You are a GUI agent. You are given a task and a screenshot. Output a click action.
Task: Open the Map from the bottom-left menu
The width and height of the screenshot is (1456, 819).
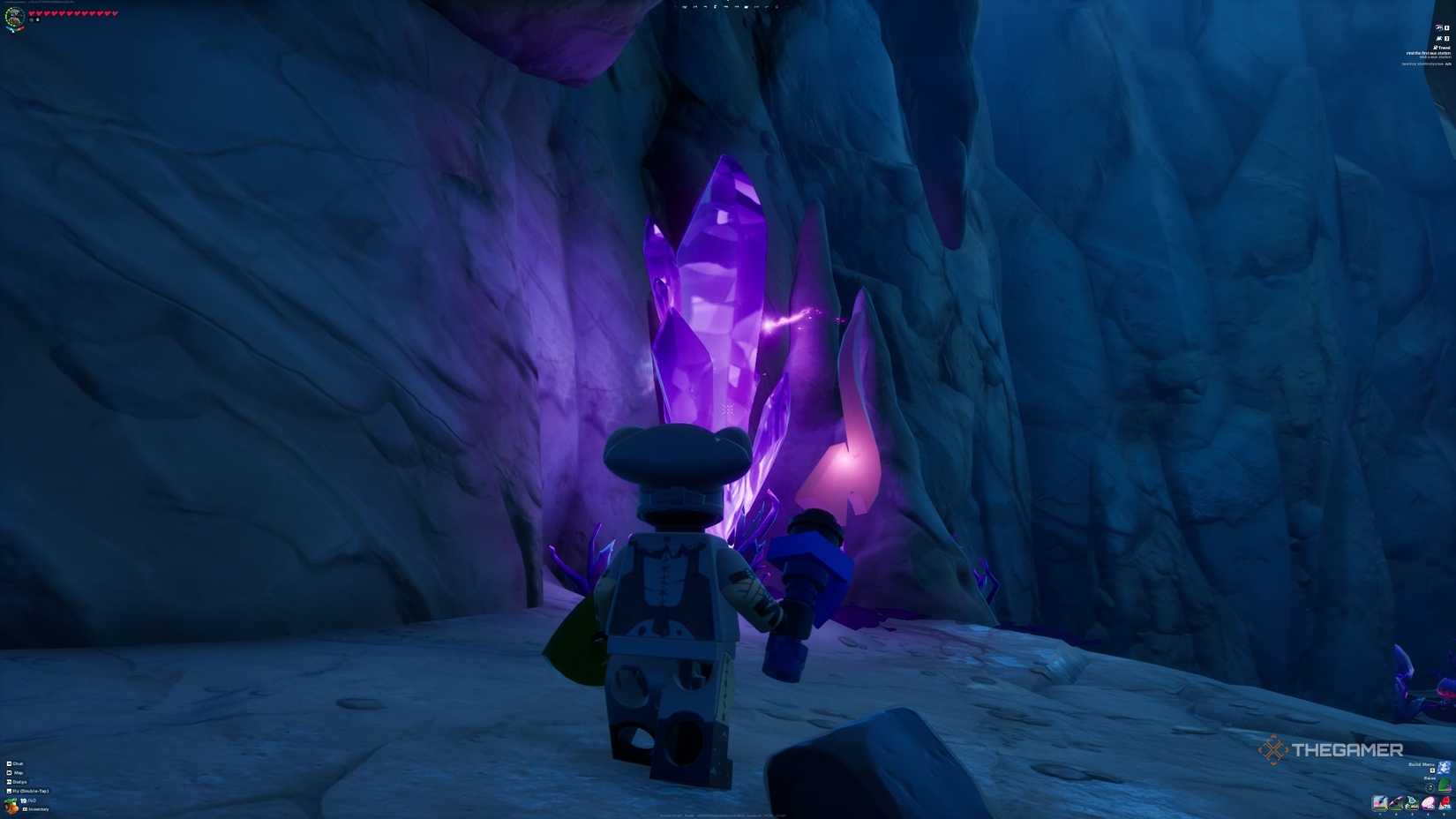[16, 773]
